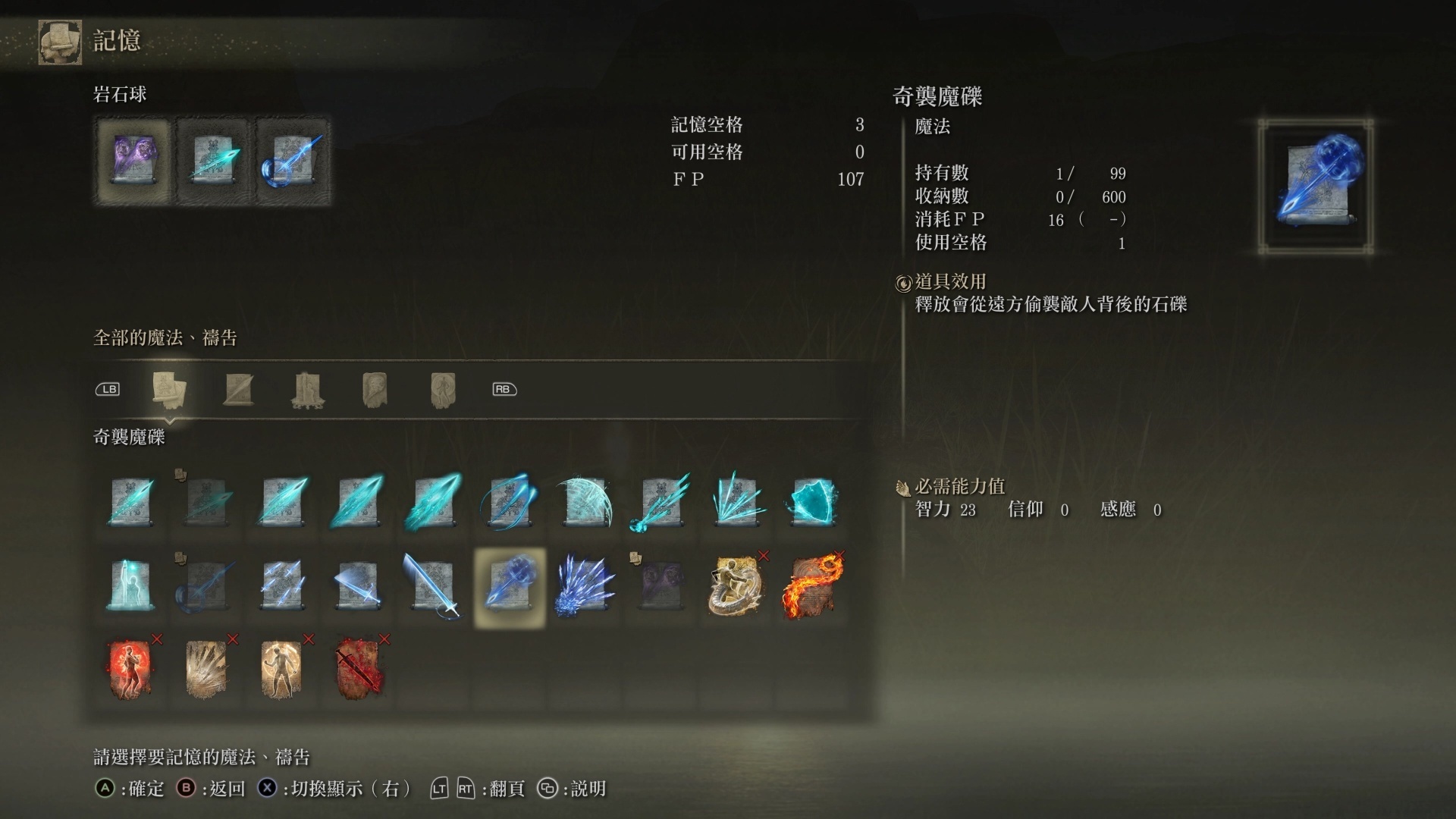The height and width of the screenshot is (819, 1456).
Task: Switch to the first spell scroll category tab
Action: (170, 389)
